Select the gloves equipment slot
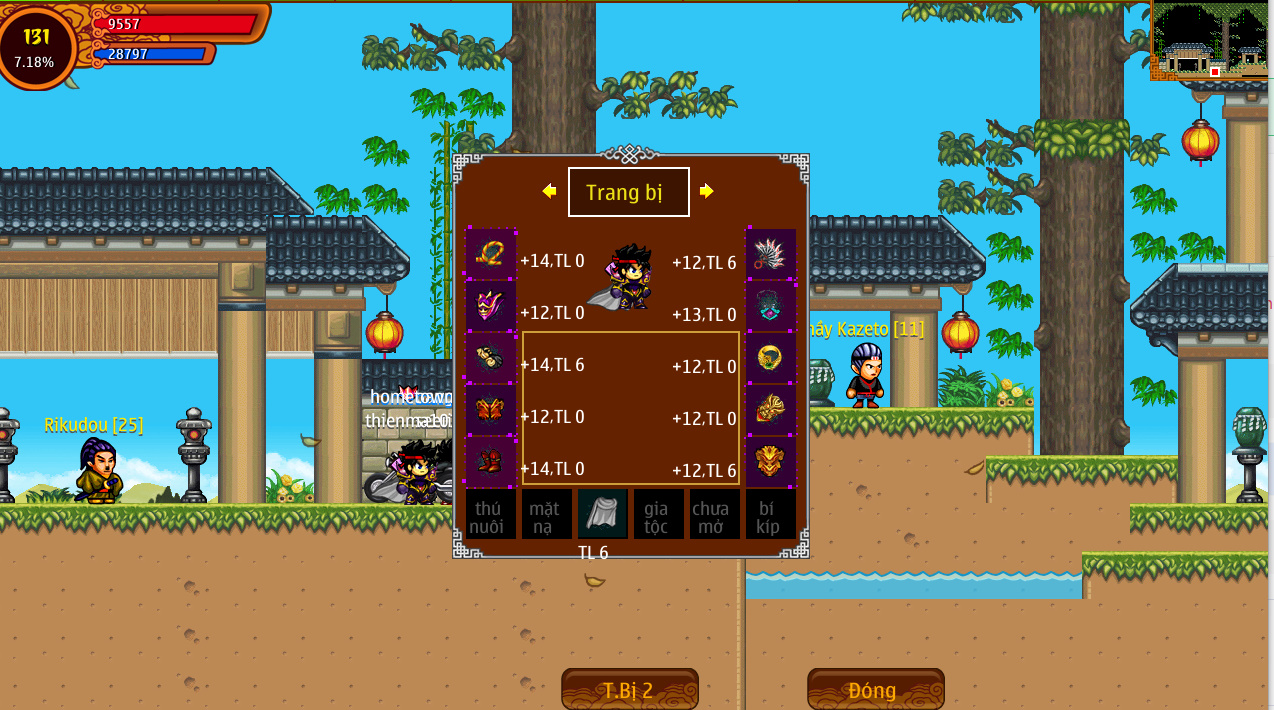Viewport: 1274px width, 710px height. pyautogui.click(x=491, y=358)
